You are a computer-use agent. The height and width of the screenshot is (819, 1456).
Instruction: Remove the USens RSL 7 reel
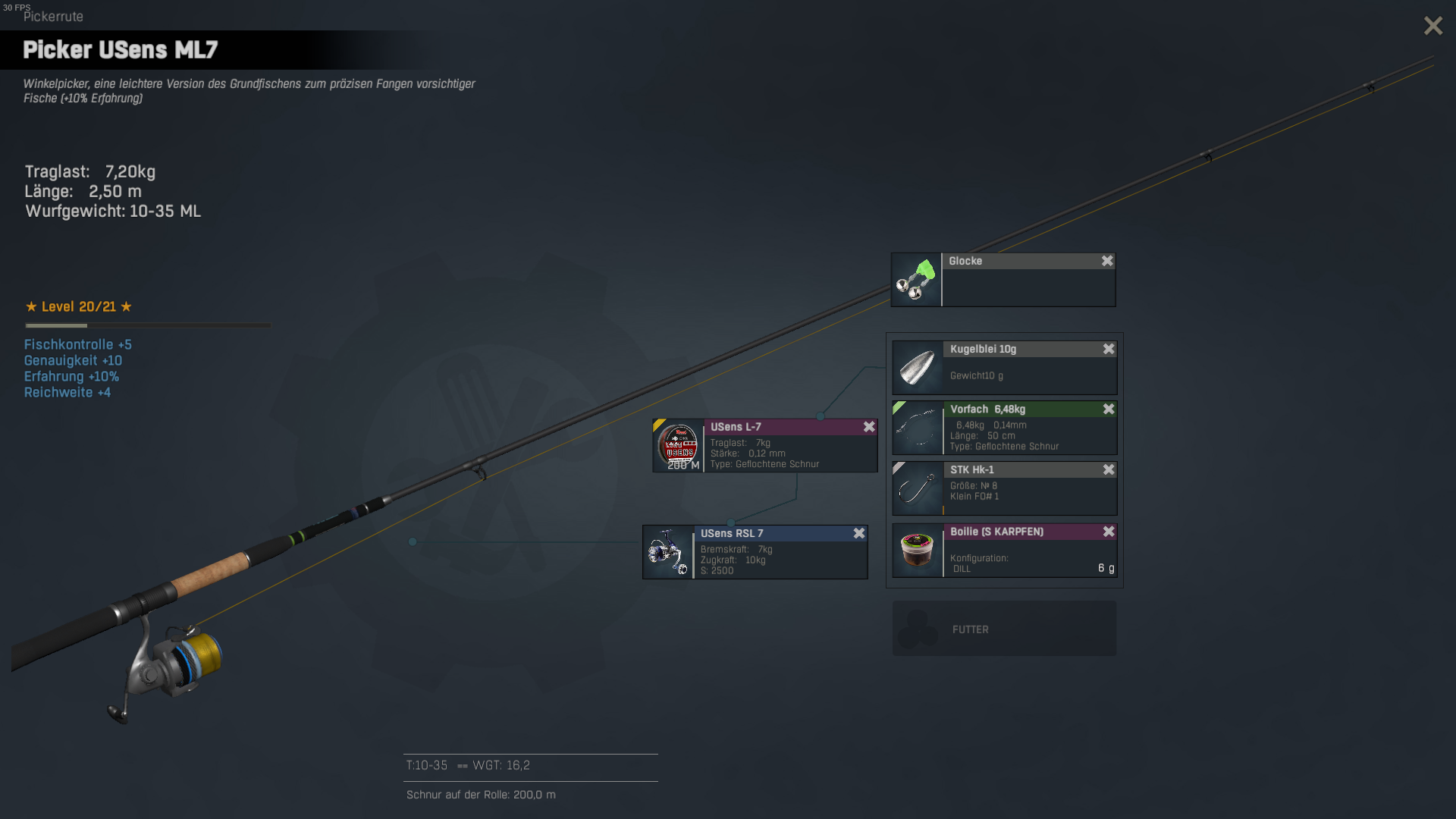pyautogui.click(x=859, y=534)
